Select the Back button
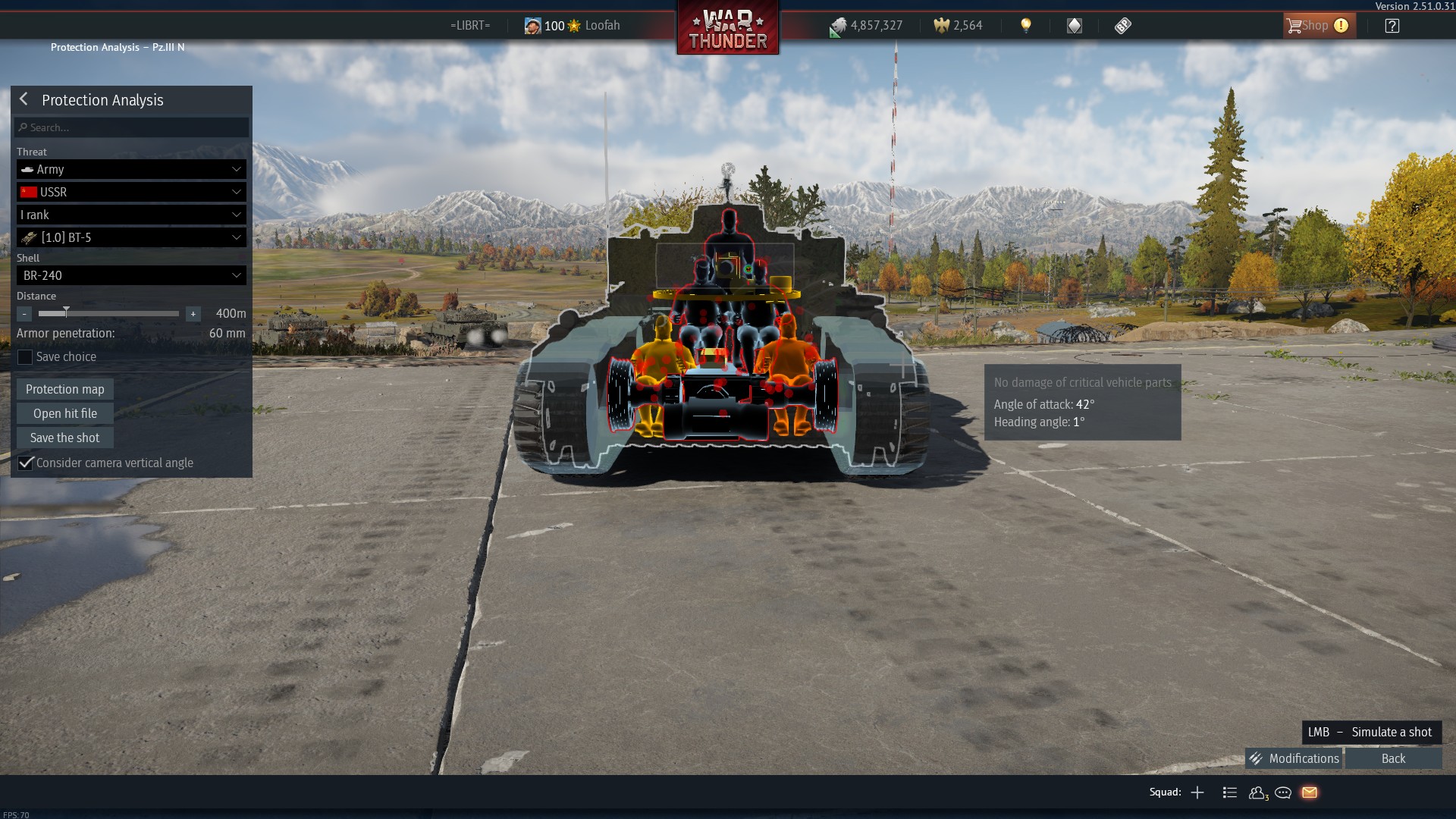1456x819 pixels. coord(1393,758)
